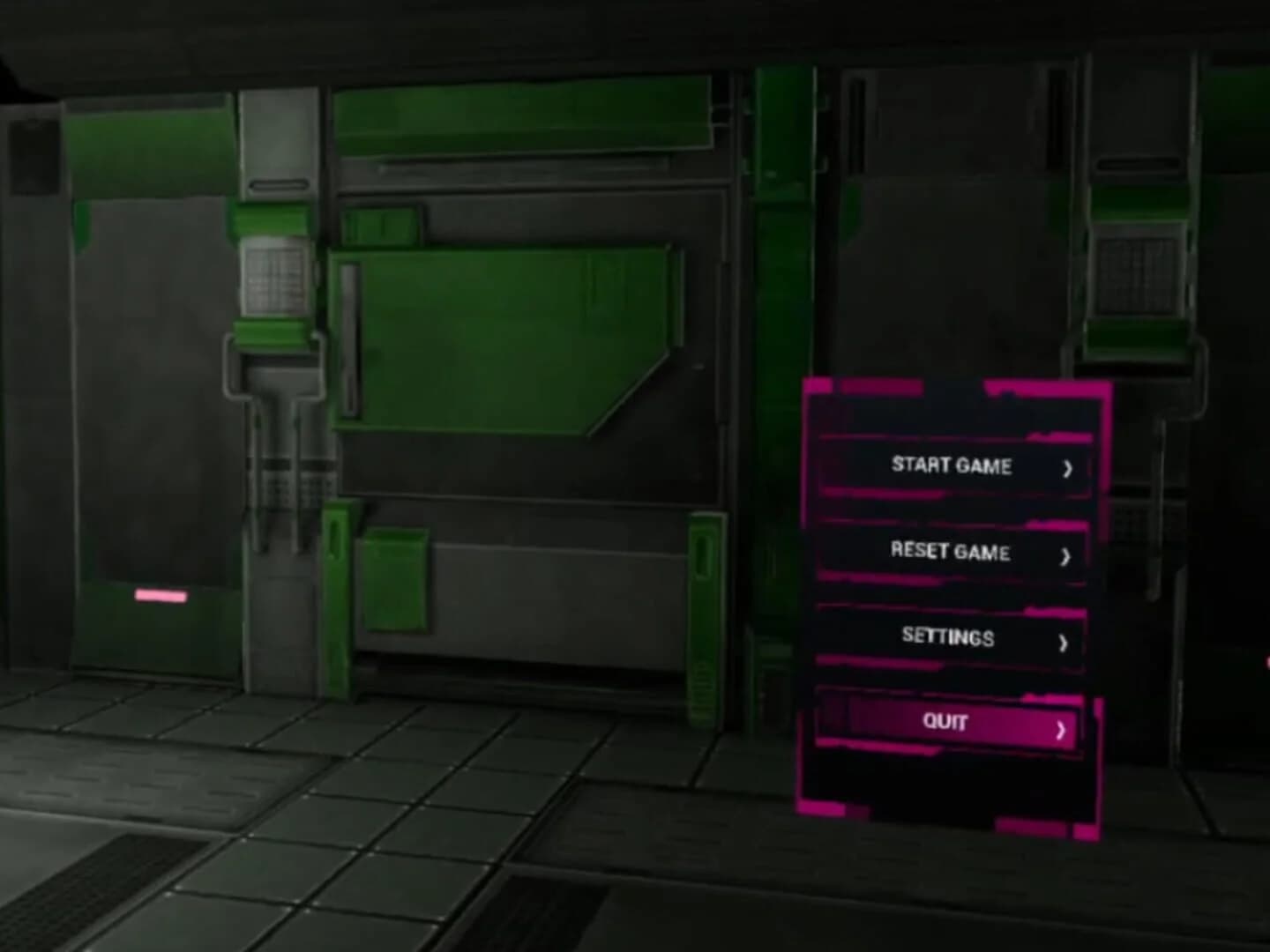The height and width of the screenshot is (952, 1270).
Task: Toggle the highlighted QUIT menu entry
Action: 945,723
